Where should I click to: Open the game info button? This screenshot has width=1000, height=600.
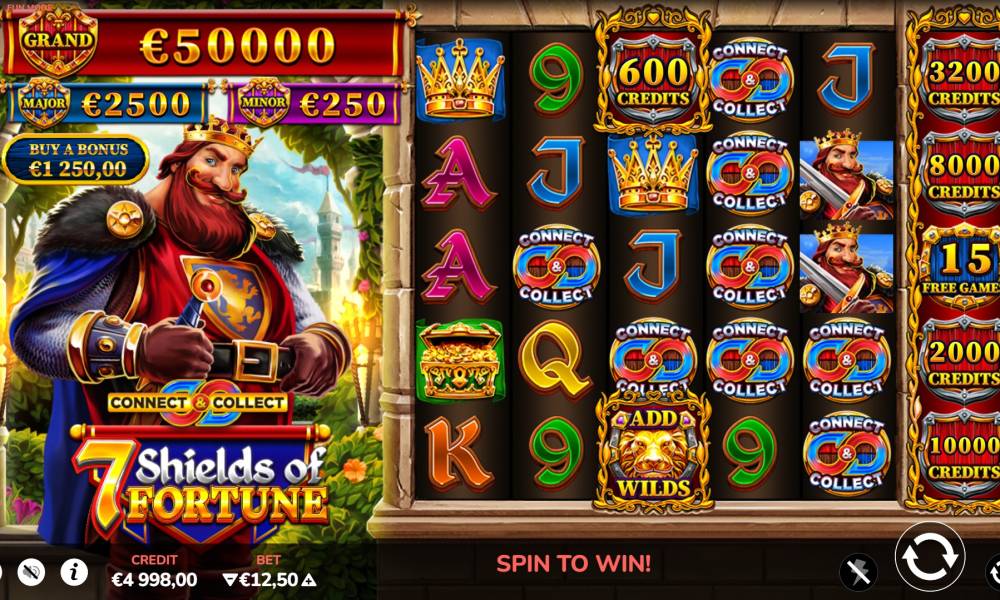pyautogui.click(x=74, y=572)
